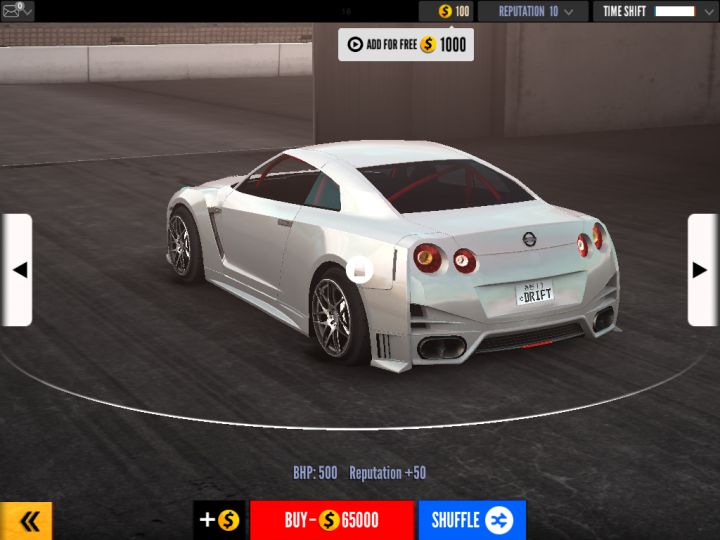Open the mail envelope inbox

pos(13,11)
